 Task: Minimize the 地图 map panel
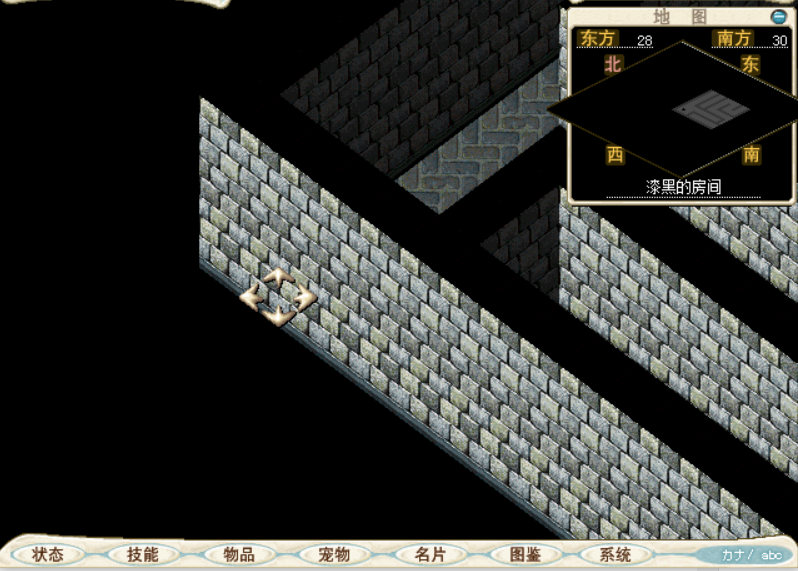click(x=778, y=17)
